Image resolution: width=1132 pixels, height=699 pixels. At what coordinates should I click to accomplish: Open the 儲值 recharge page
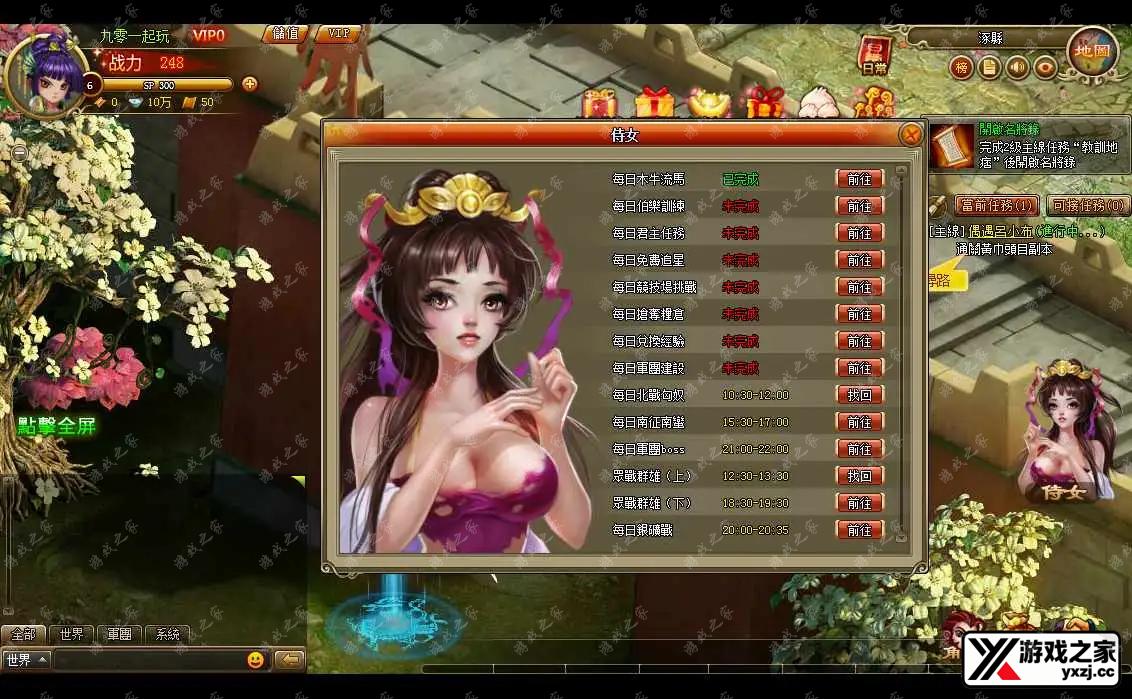[286, 34]
